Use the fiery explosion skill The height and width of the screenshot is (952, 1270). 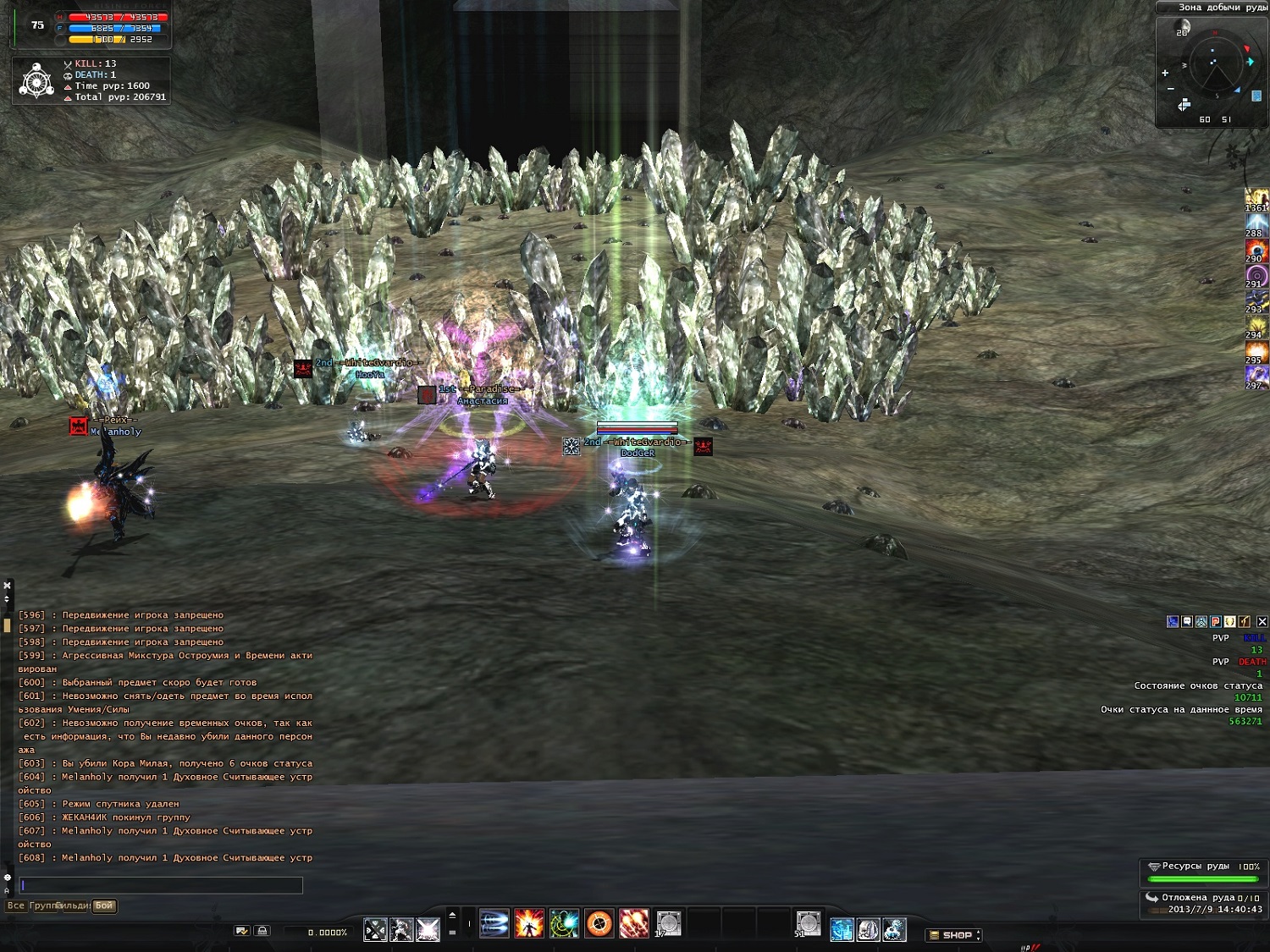pyautogui.click(x=529, y=924)
